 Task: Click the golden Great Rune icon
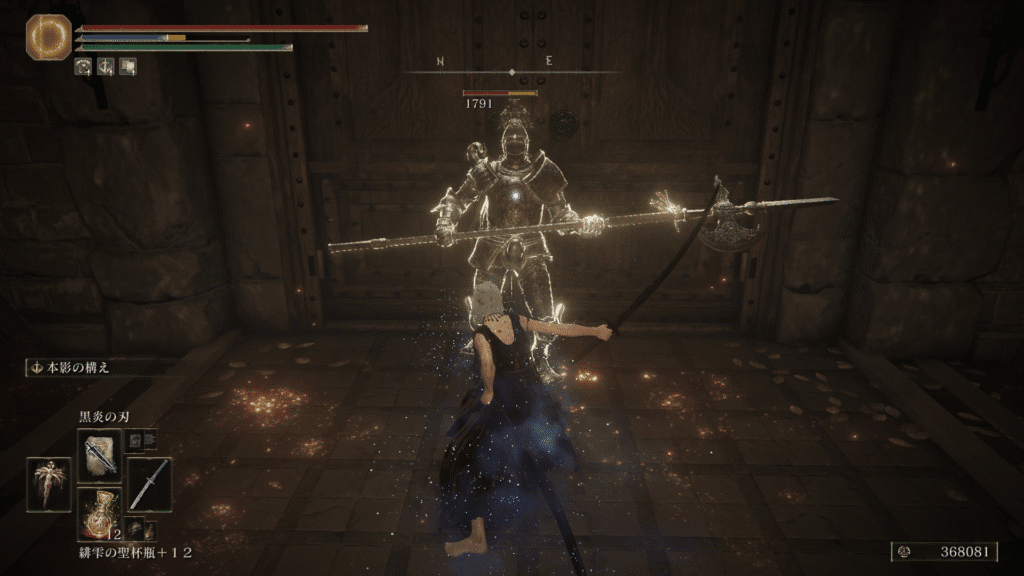(x=47, y=37)
